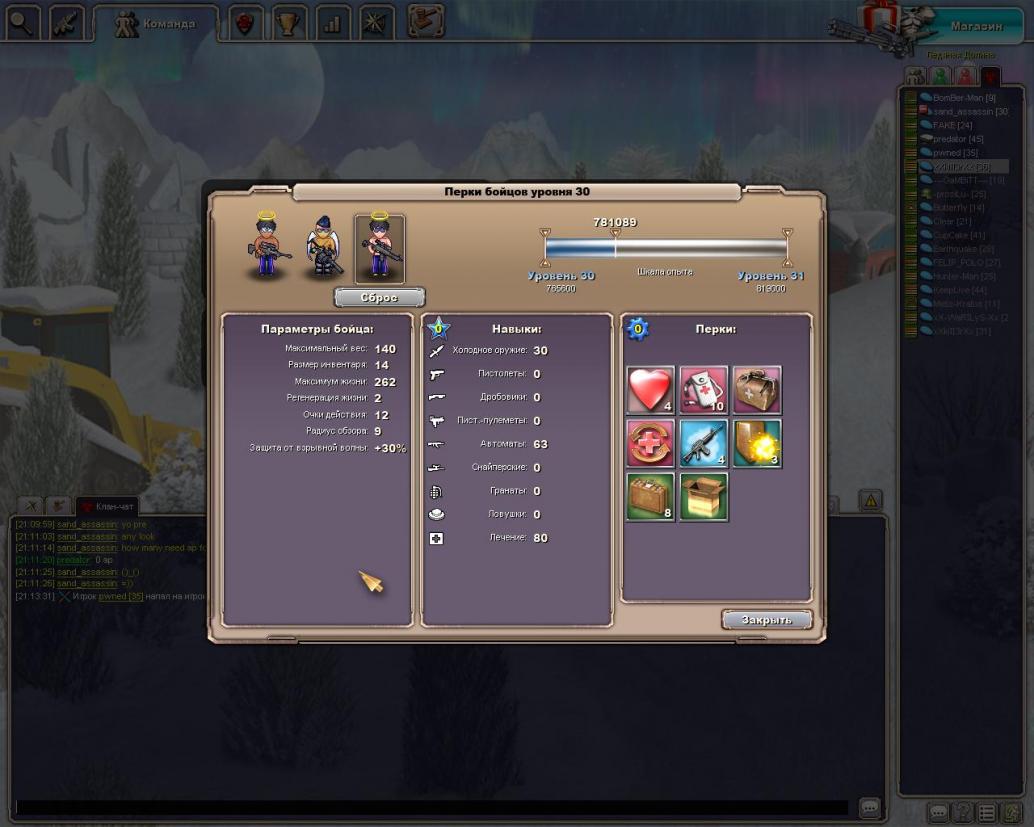The width and height of the screenshot is (1034, 827).
Task: Click the chat text input field
Action: [x=430, y=807]
